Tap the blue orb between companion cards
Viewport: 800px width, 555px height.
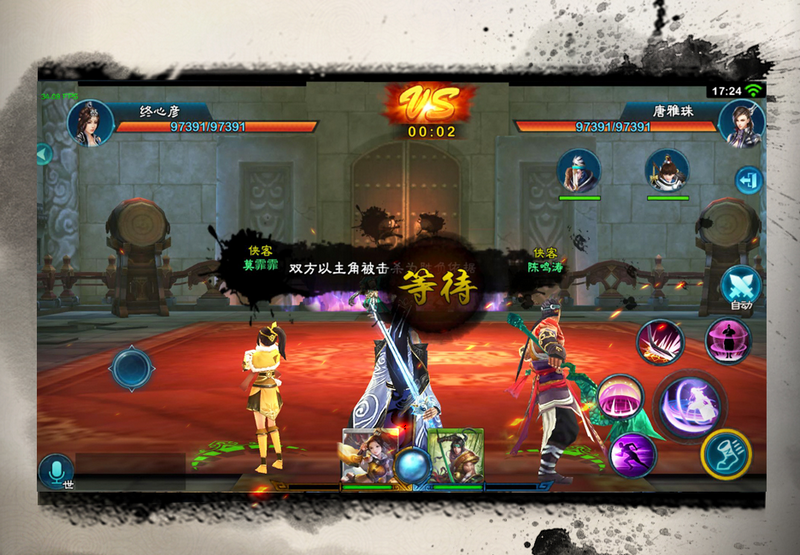pos(413,465)
